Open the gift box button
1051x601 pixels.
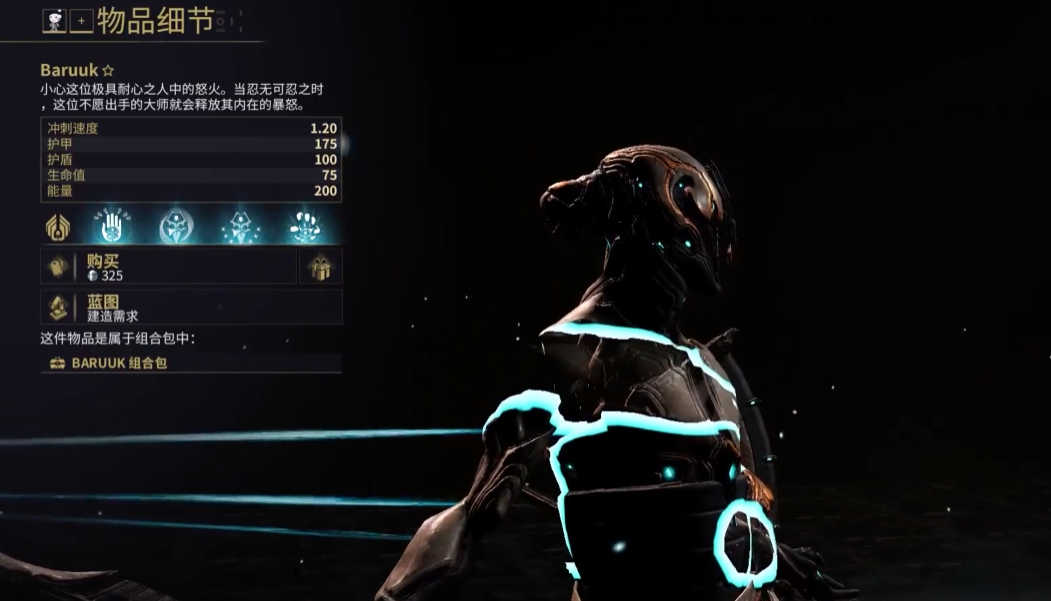(321, 267)
